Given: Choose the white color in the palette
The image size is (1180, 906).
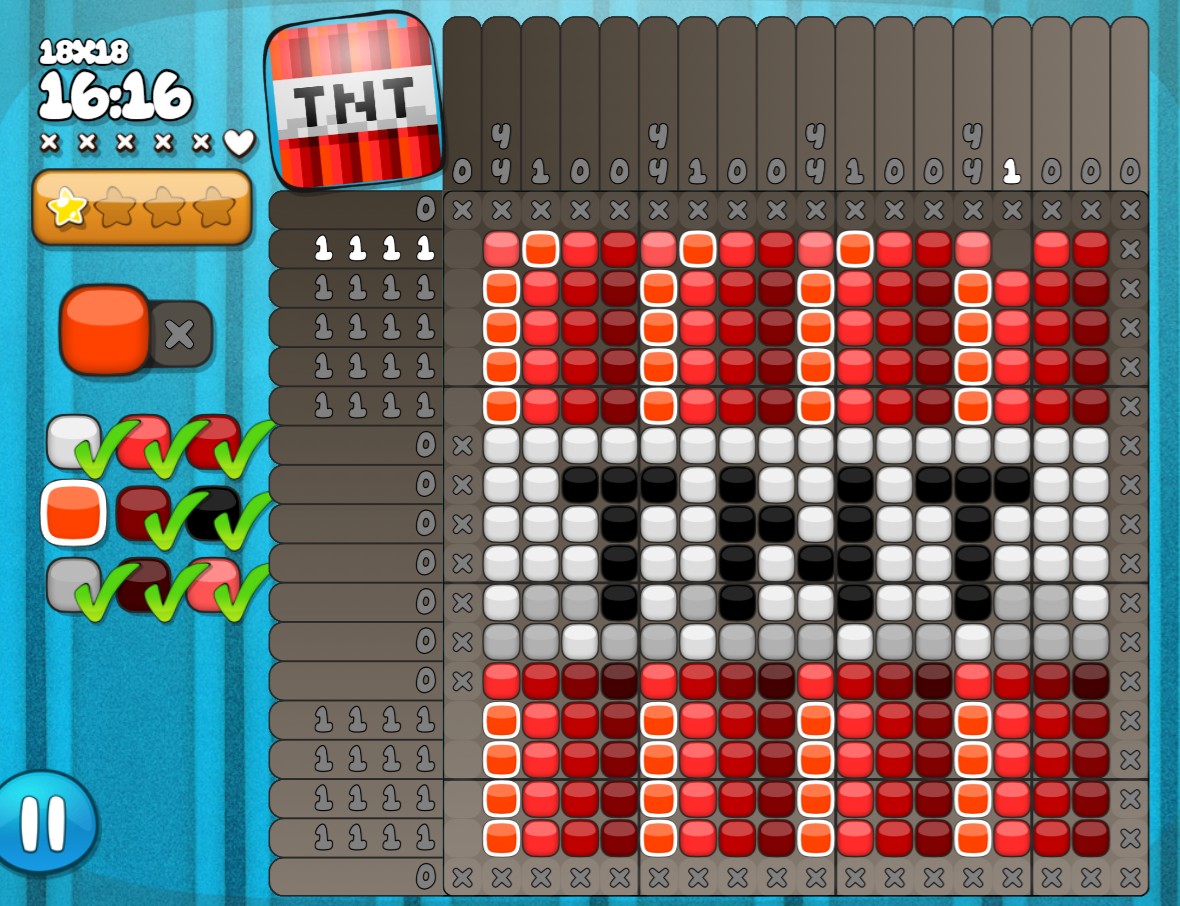Looking at the screenshot, I should pyautogui.click(x=72, y=441).
